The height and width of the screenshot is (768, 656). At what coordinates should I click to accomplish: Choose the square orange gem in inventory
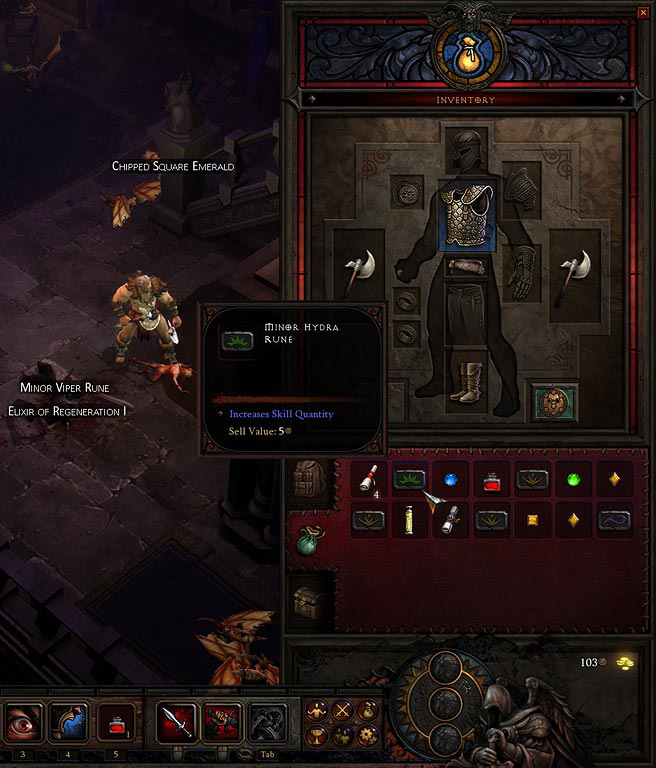pos(532,520)
